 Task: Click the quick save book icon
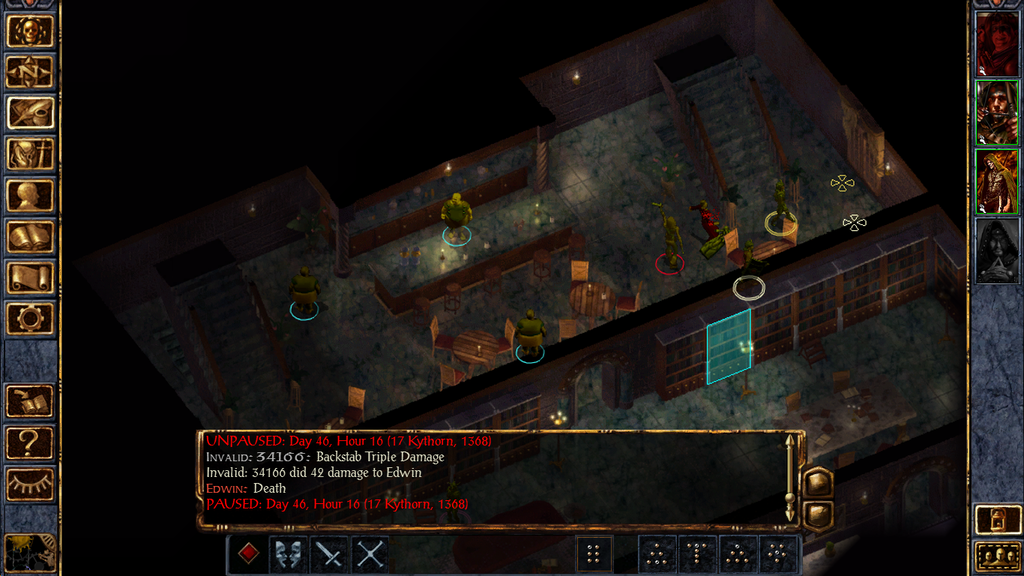(x=30, y=402)
